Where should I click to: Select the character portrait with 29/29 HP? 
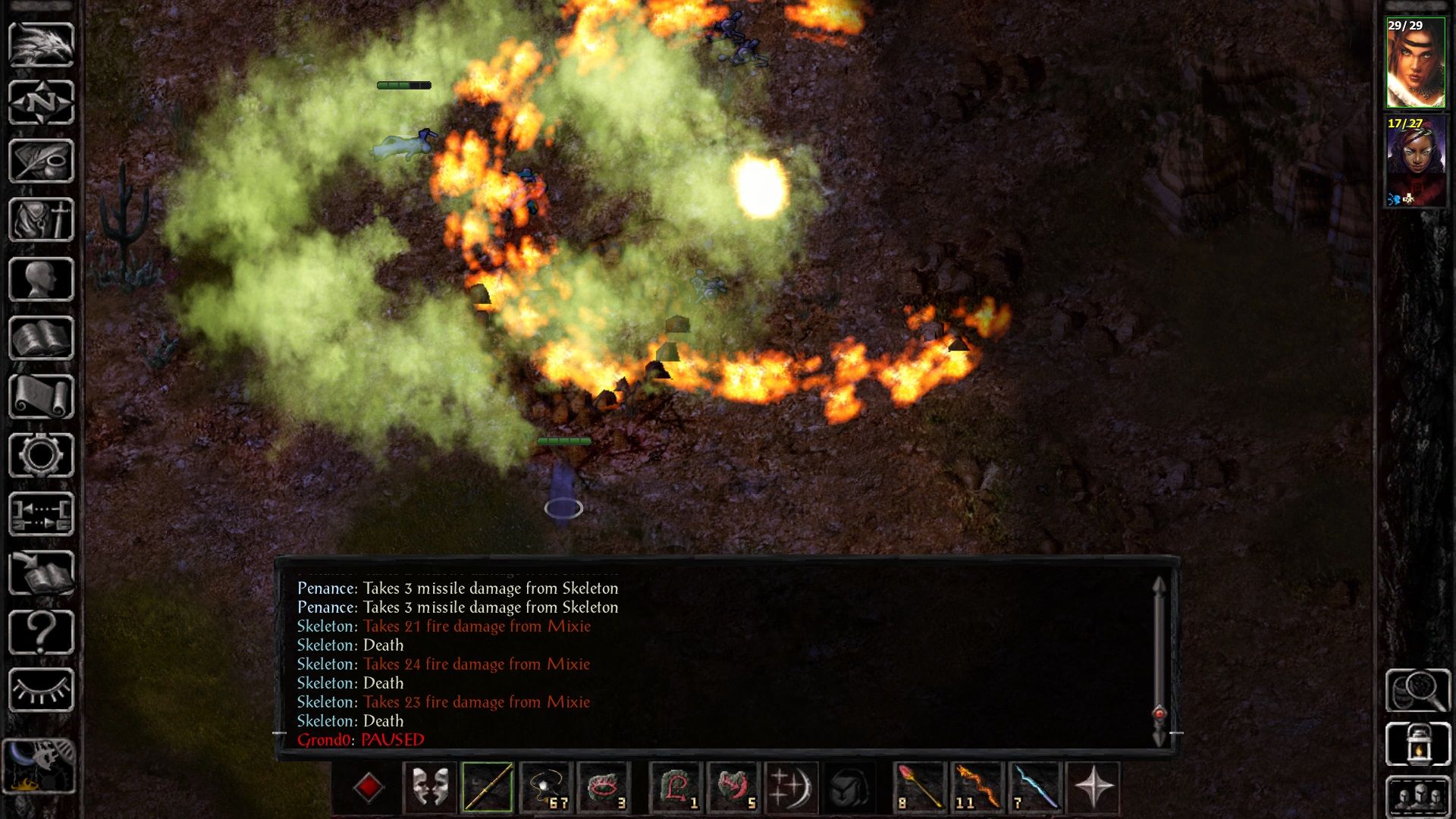pos(1415,64)
